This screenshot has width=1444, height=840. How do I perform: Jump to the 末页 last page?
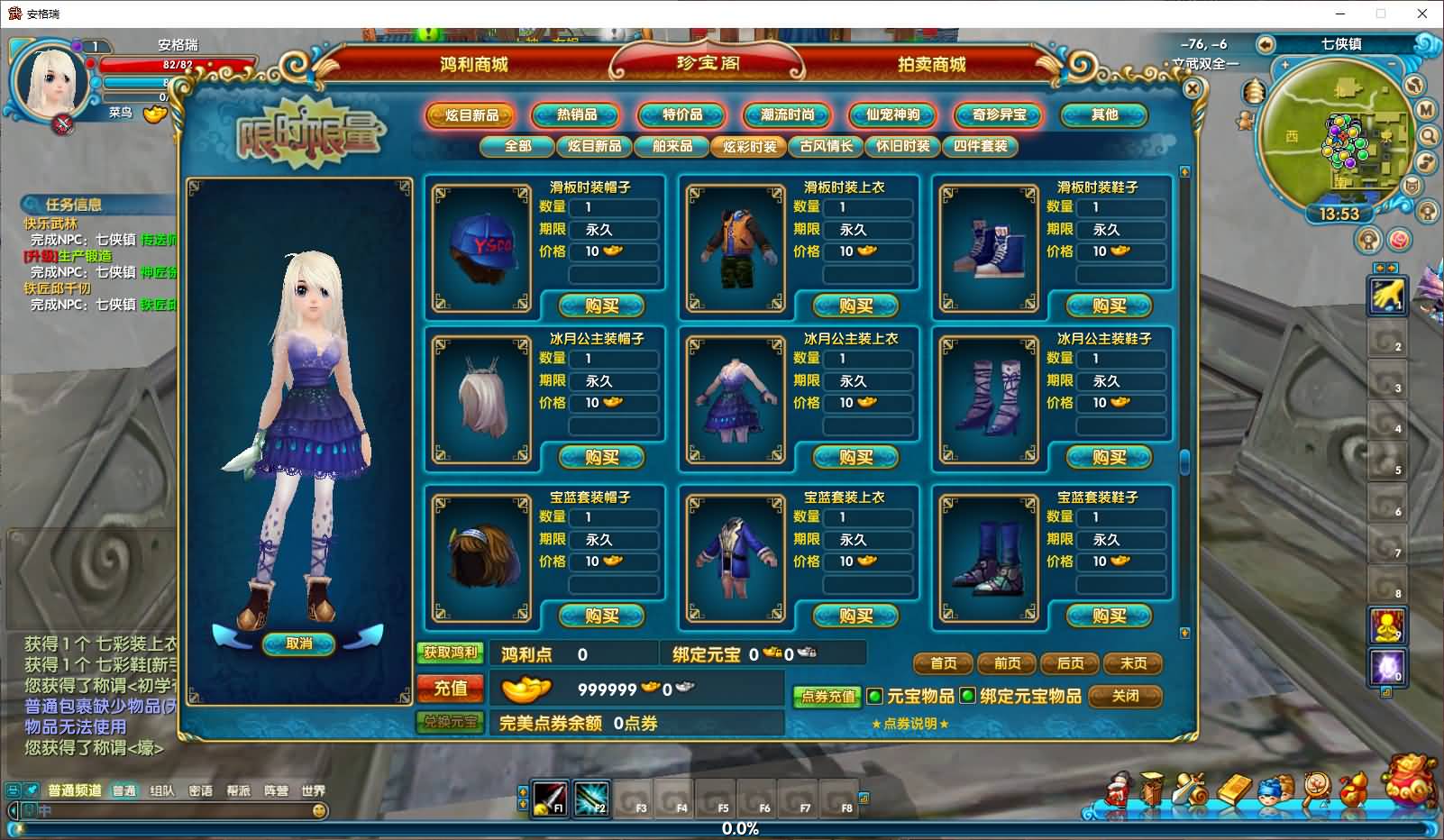coord(1133,663)
